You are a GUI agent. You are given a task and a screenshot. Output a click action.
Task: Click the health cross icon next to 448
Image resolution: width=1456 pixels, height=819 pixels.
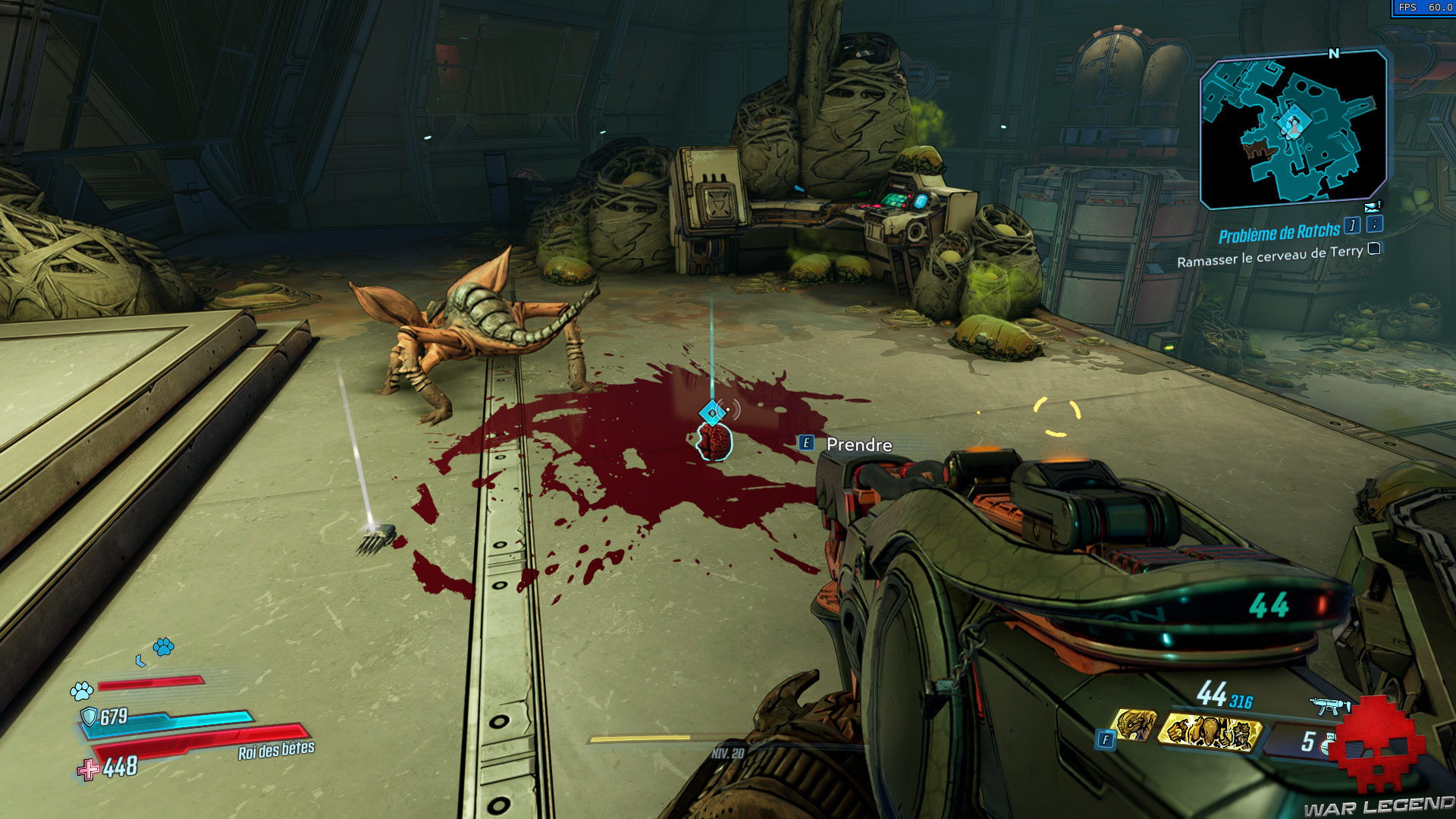[x=89, y=770]
